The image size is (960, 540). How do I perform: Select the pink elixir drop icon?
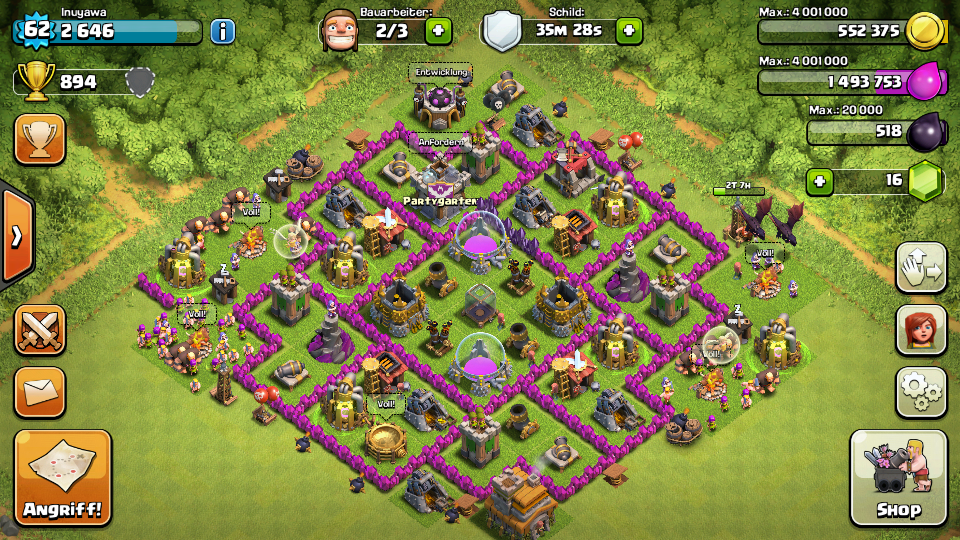click(925, 81)
